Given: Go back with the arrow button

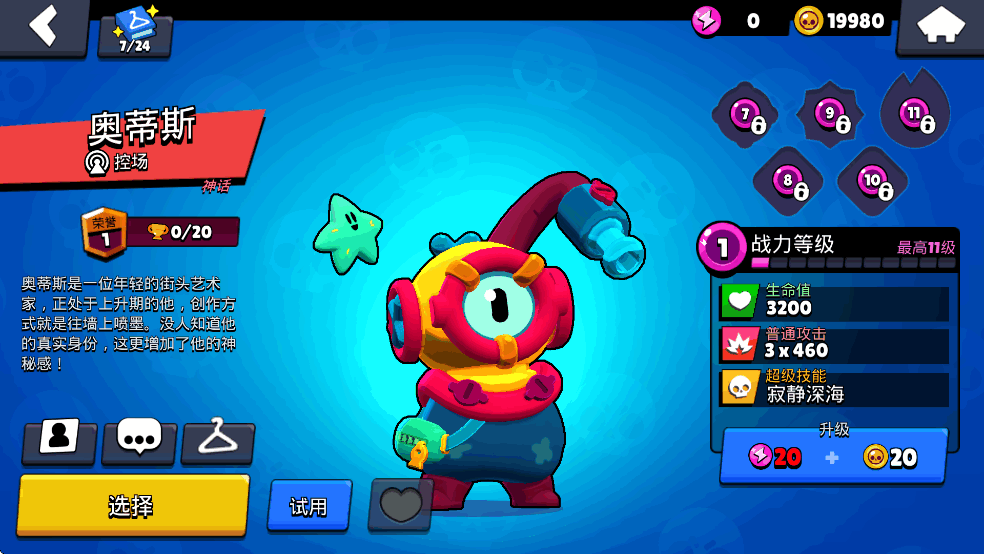Looking at the screenshot, I should click(x=43, y=26).
